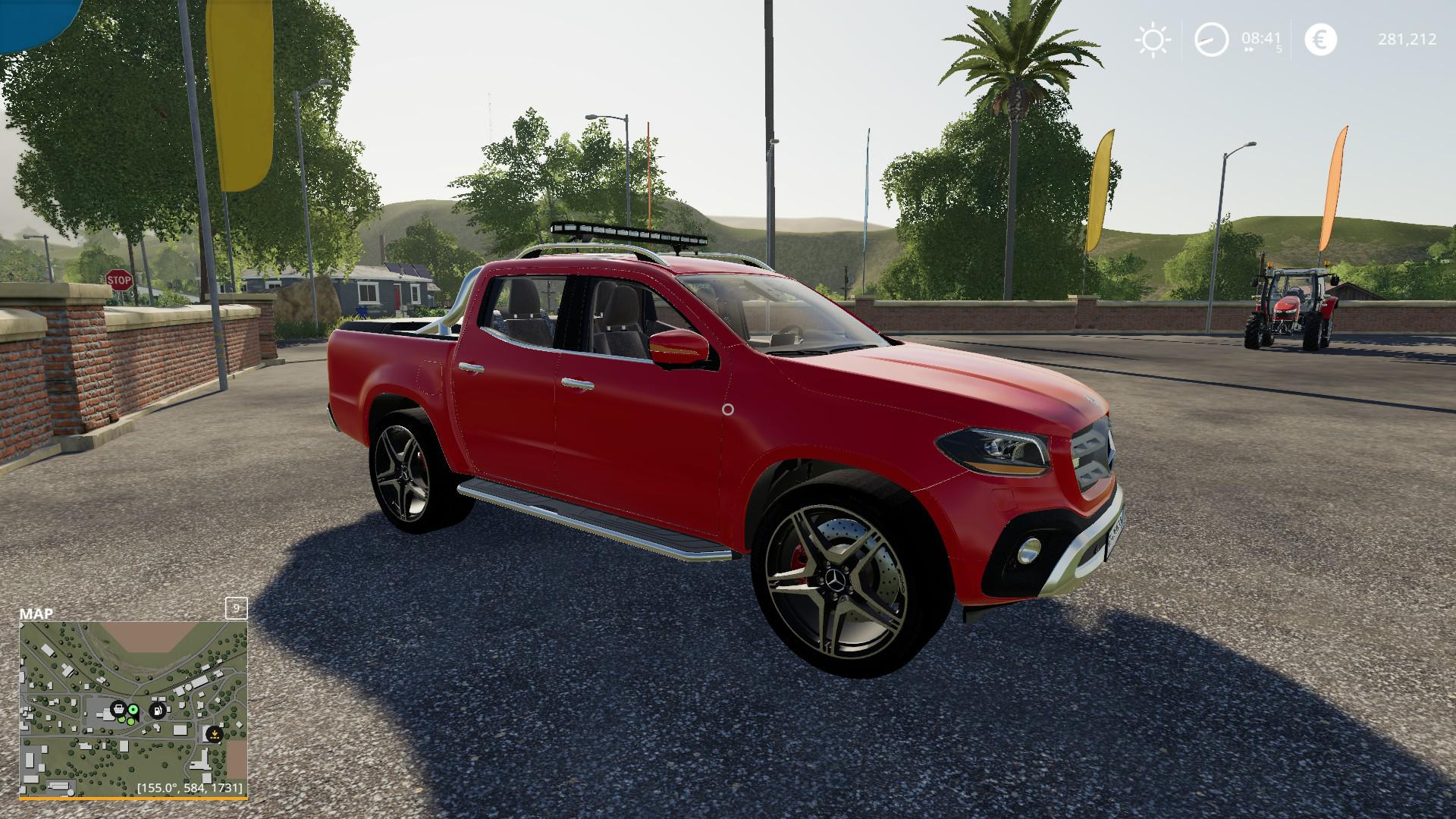Click the weather sun icon
The height and width of the screenshot is (819, 1456).
(x=1153, y=38)
